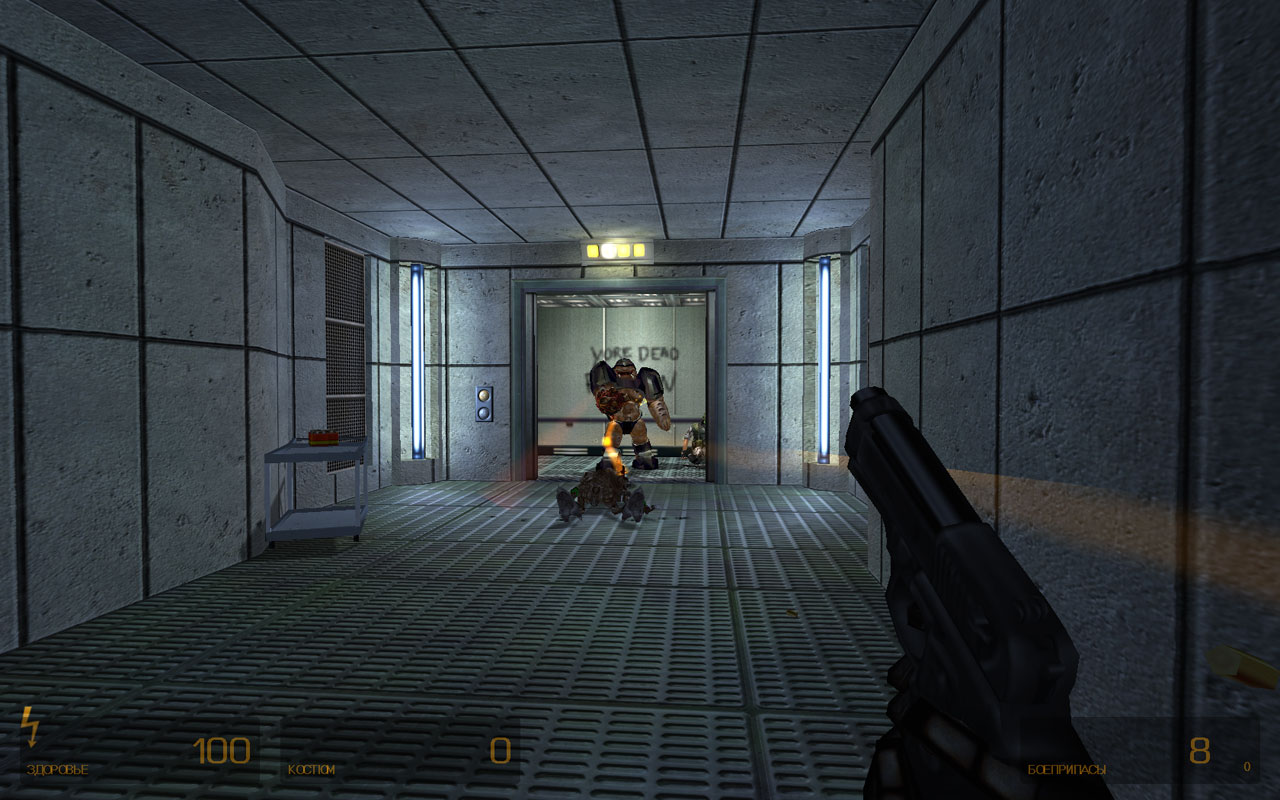Click the КОСТЮМ suit indicator
Image resolution: width=1280 pixels, height=800 pixels.
[x=310, y=770]
